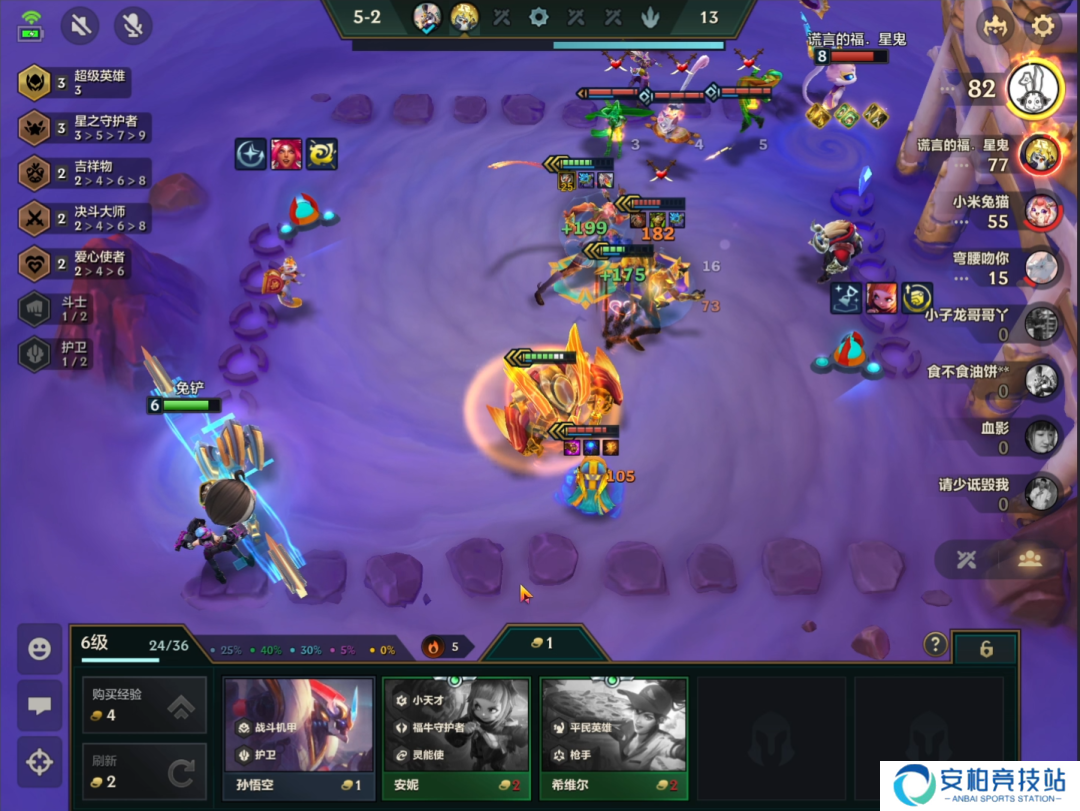Click the crosshair locate button
The width and height of the screenshot is (1080, 811).
pyautogui.click(x=39, y=762)
